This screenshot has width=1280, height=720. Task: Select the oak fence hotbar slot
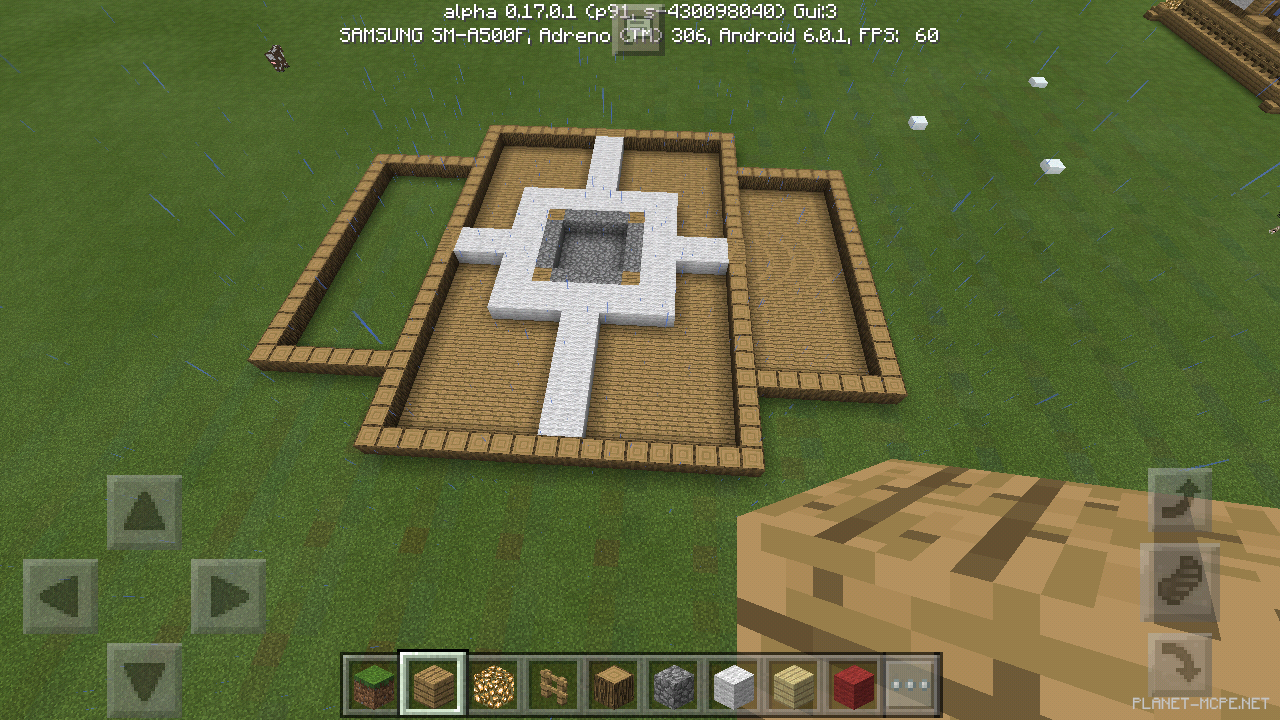click(554, 684)
